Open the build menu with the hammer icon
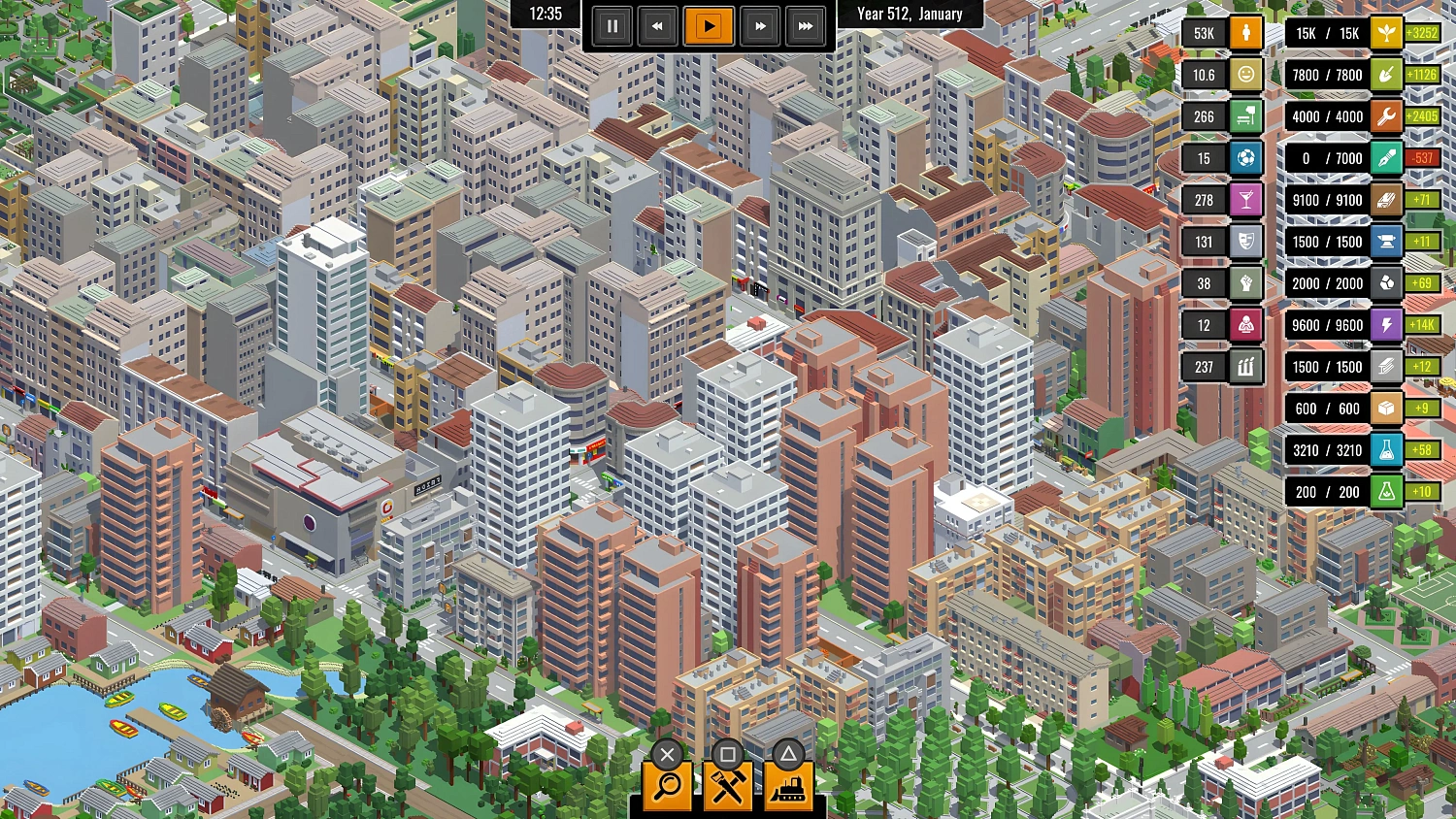This screenshot has width=1456, height=819. (728, 786)
